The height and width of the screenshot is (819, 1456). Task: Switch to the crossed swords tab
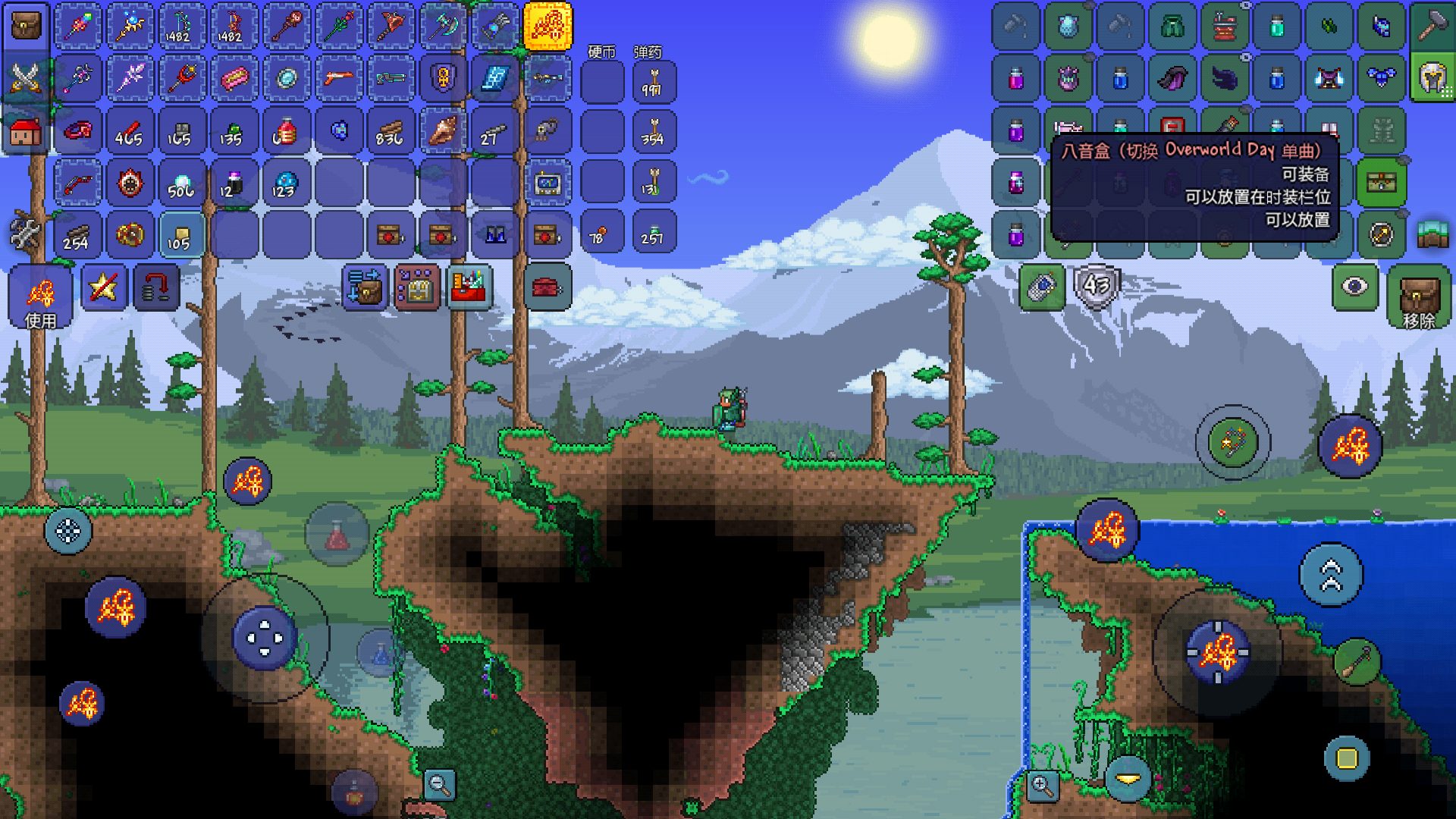[26, 78]
